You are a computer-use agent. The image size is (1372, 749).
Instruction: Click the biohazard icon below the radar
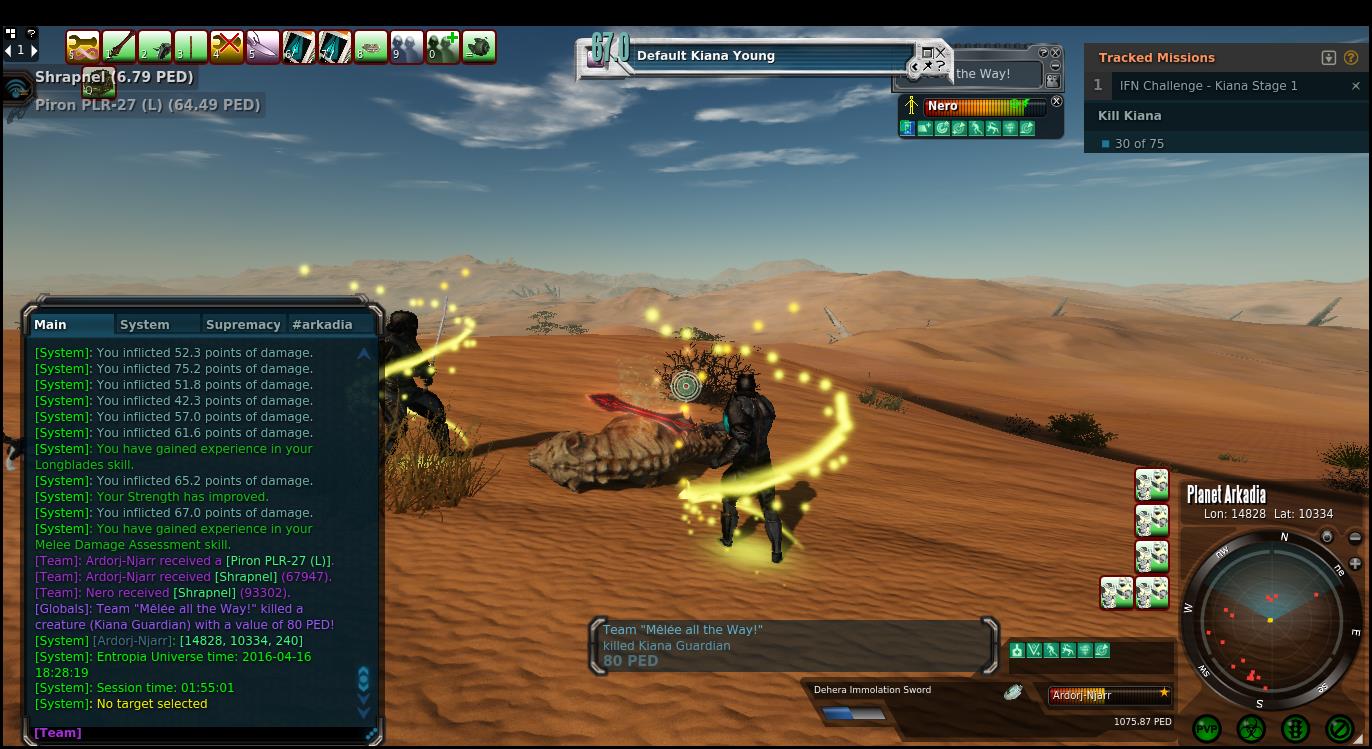point(1251,729)
